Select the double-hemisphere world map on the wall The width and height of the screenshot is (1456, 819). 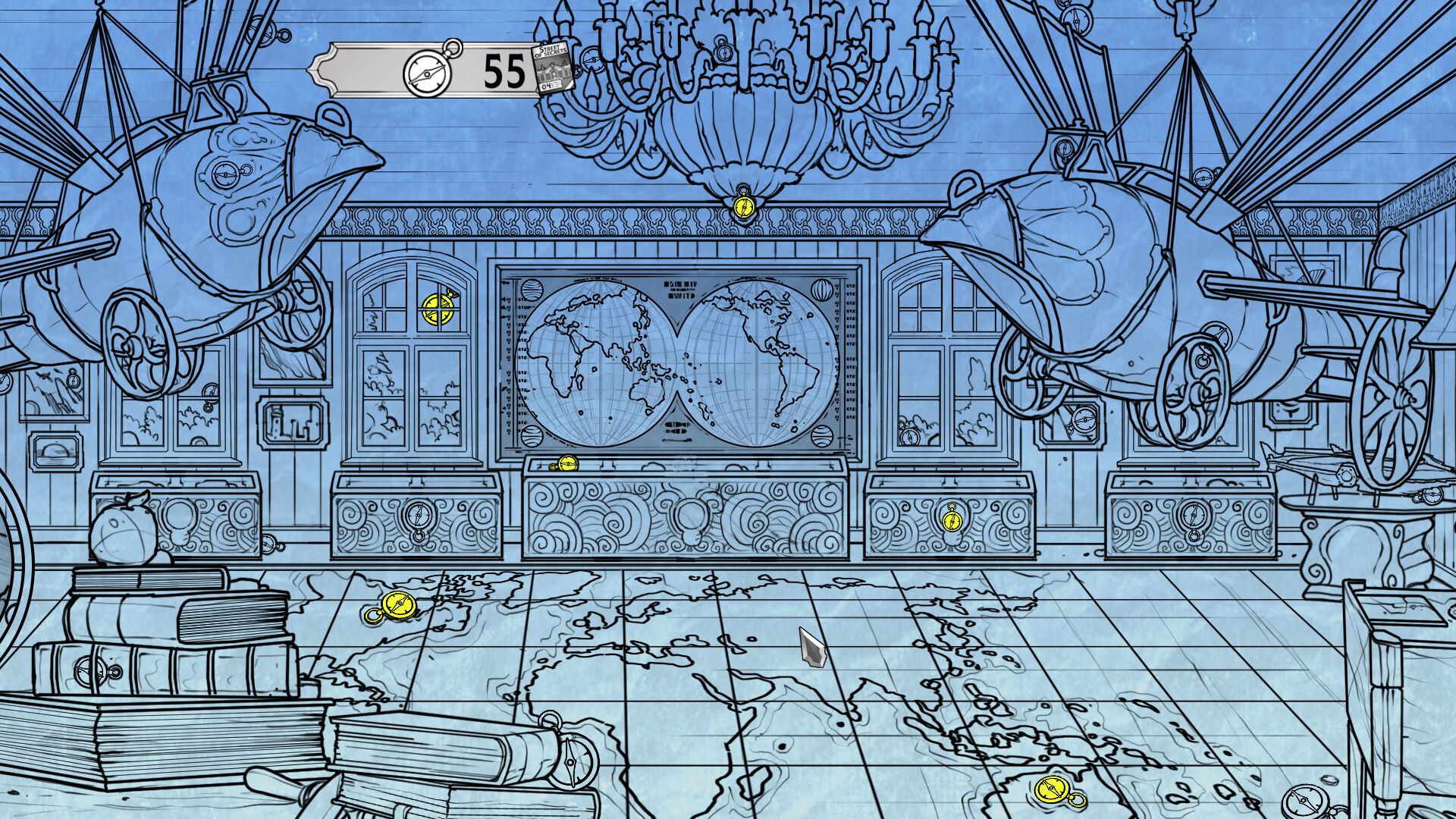coord(675,356)
